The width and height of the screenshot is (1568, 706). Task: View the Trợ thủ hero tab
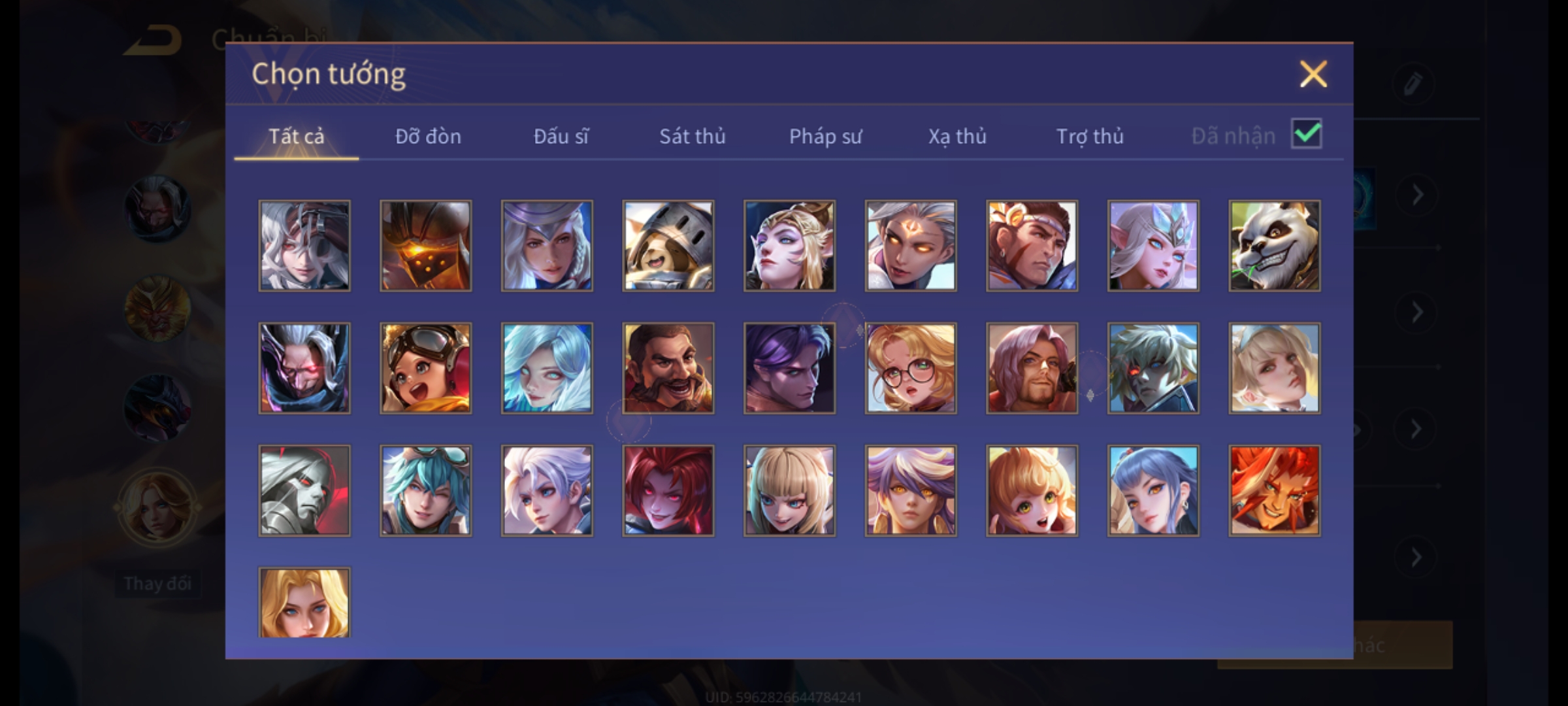pos(1090,136)
